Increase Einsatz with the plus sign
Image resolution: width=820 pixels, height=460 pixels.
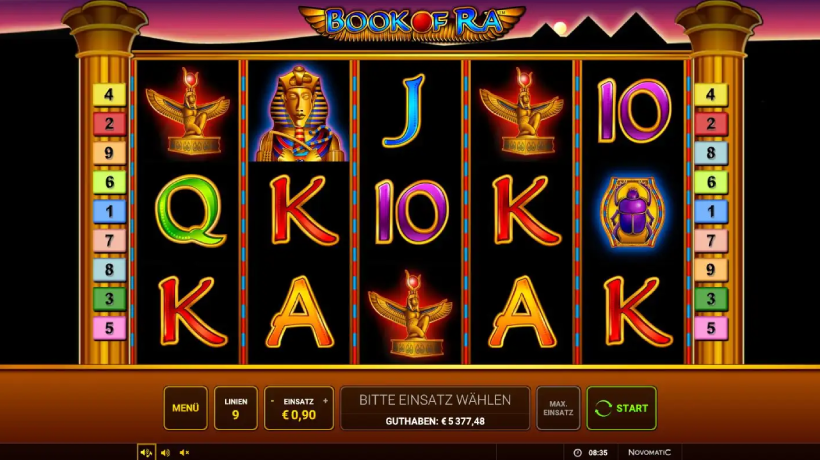[325, 400]
